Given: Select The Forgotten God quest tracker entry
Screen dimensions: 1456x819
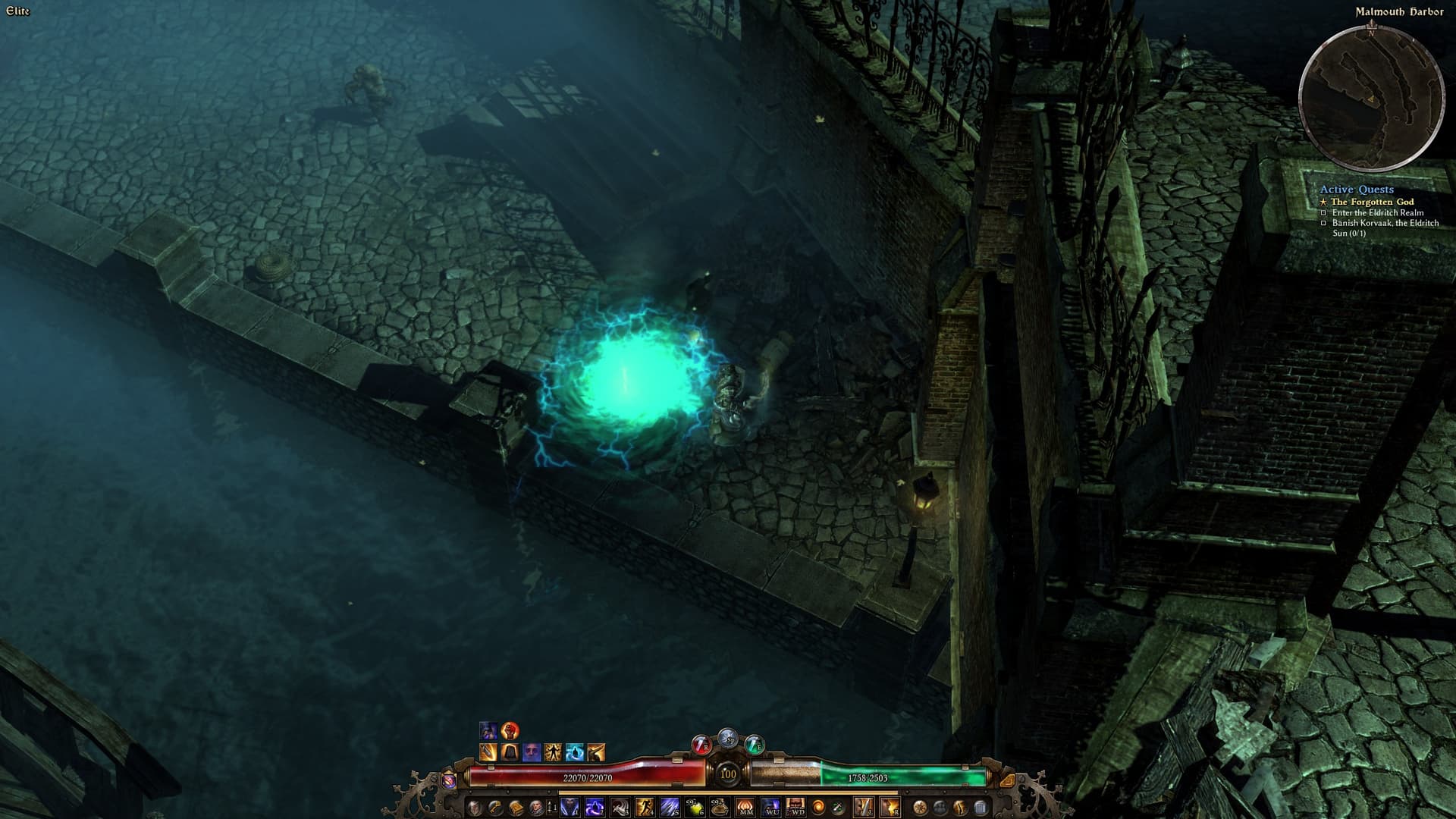Looking at the screenshot, I should pos(1372,202).
